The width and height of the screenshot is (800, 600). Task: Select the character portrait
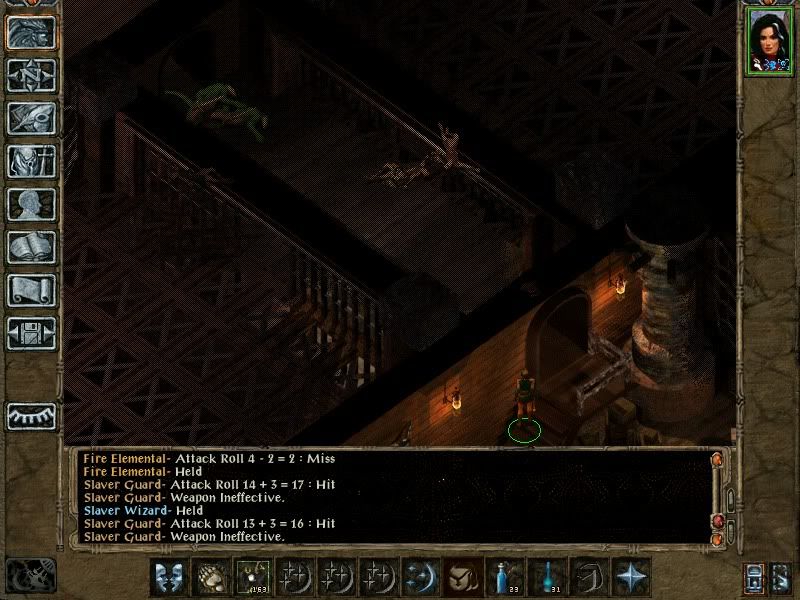tap(768, 40)
